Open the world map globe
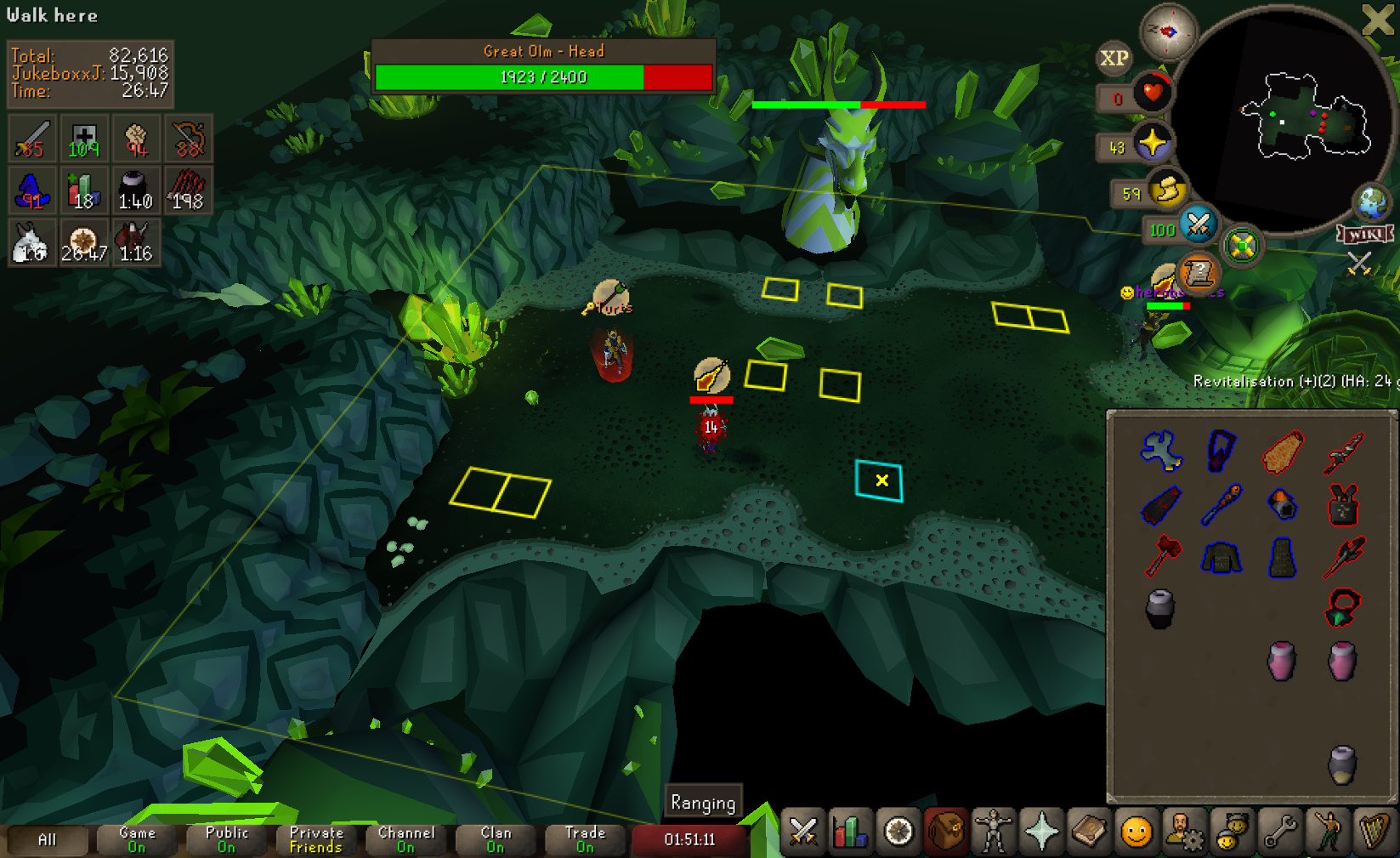 coord(1372,202)
